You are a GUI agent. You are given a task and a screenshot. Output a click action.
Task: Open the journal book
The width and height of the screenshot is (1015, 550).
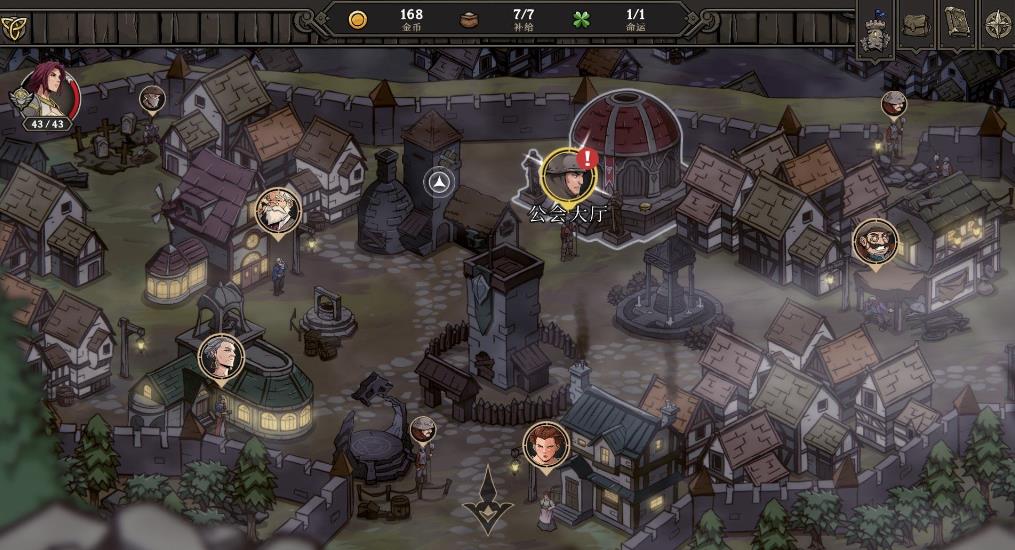pos(957,22)
